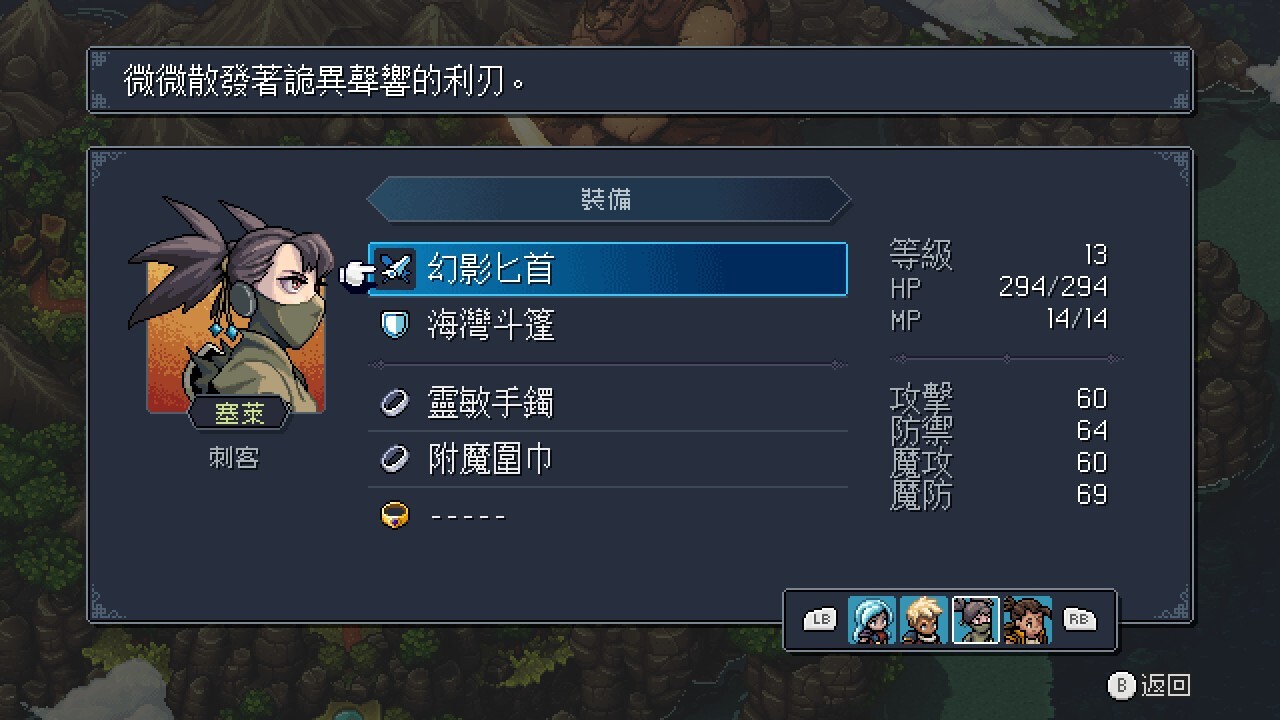
Task: Switch to the blond-haired party member portrait
Action: pyautogui.click(x=924, y=620)
